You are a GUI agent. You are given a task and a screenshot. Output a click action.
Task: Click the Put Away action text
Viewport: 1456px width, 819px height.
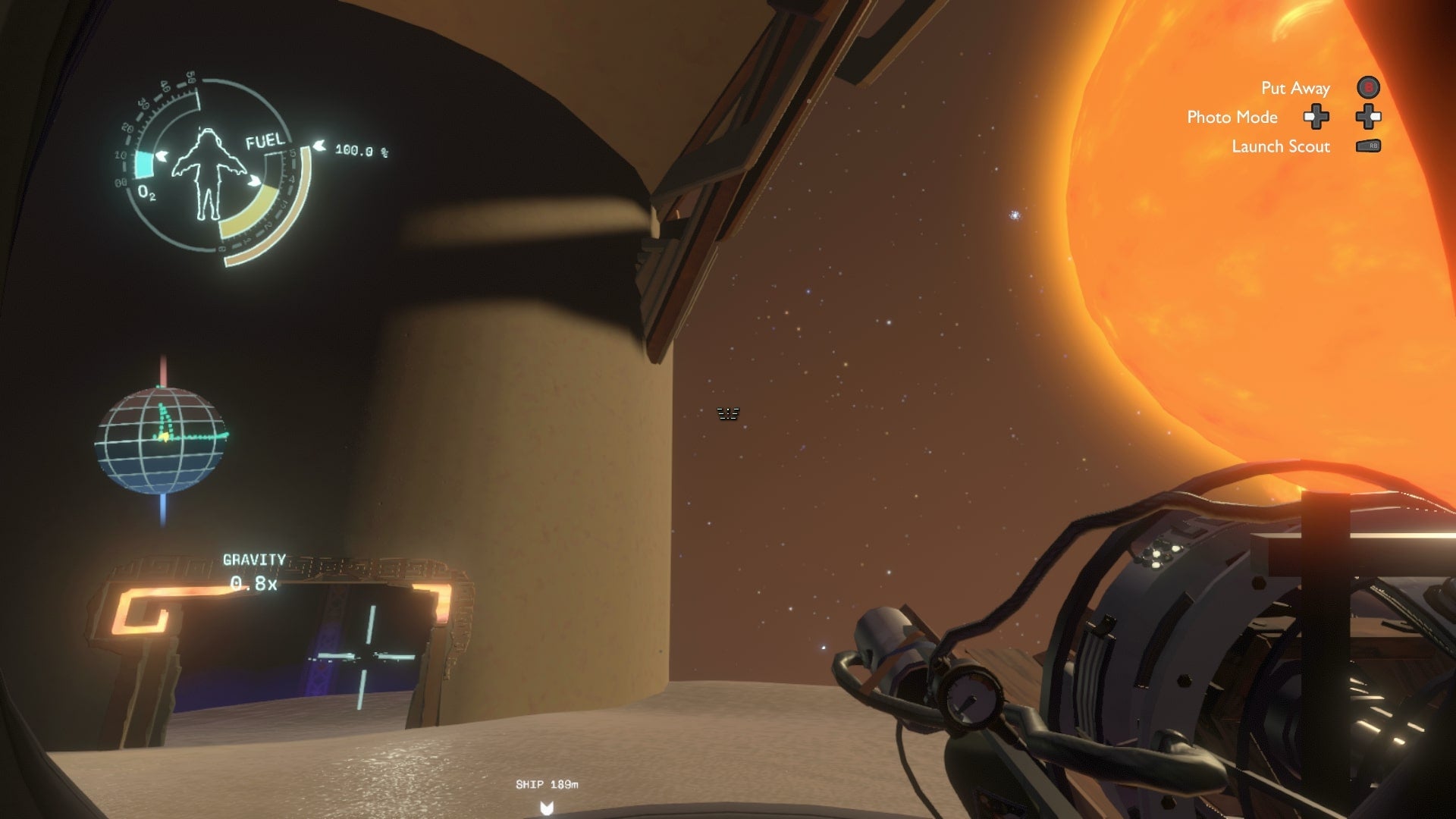1296,88
